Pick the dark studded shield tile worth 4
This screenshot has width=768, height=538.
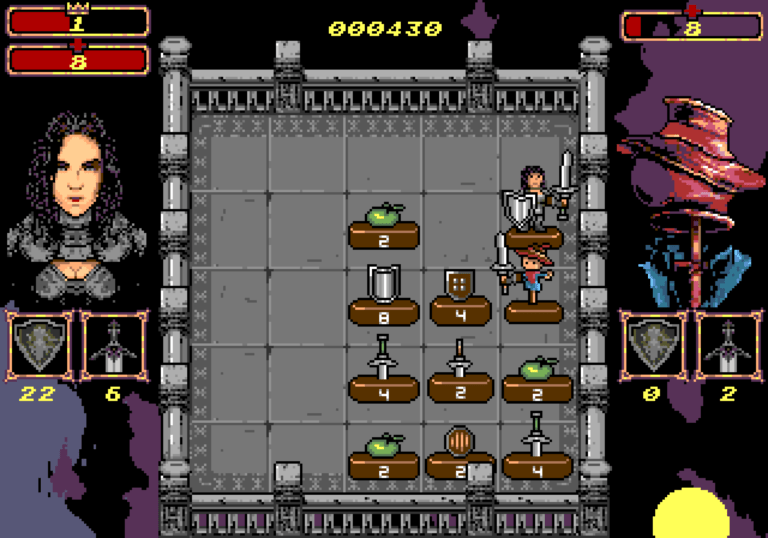pyautogui.click(x=460, y=294)
